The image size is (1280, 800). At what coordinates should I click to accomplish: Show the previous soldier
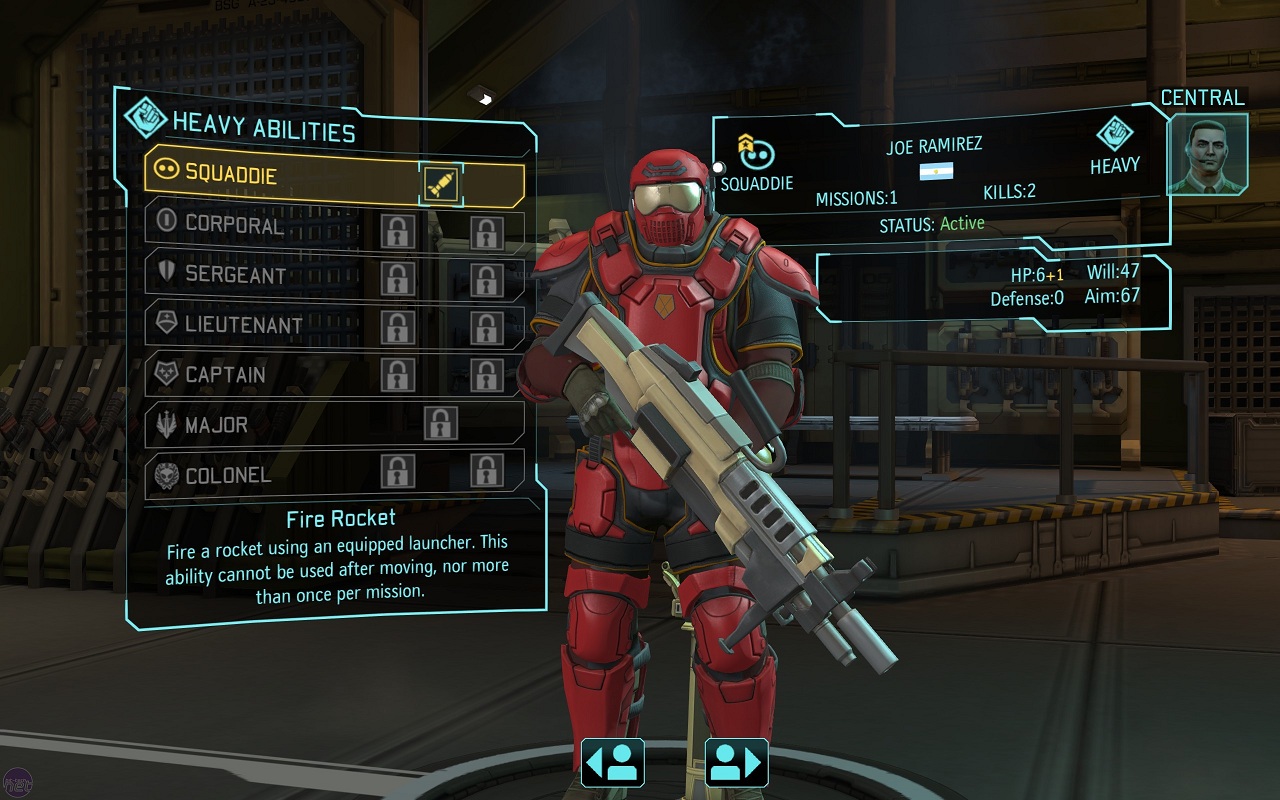tap(612, 763)
